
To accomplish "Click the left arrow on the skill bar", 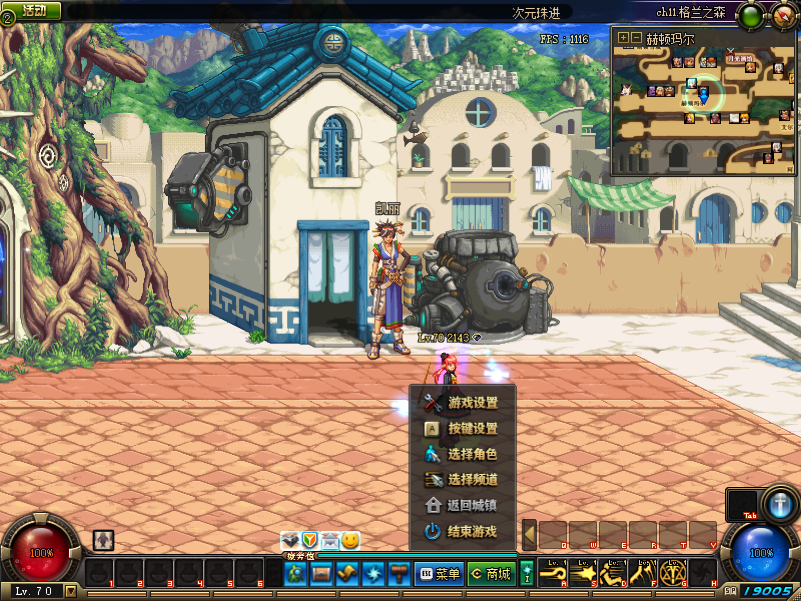I will tap(530, 535).
